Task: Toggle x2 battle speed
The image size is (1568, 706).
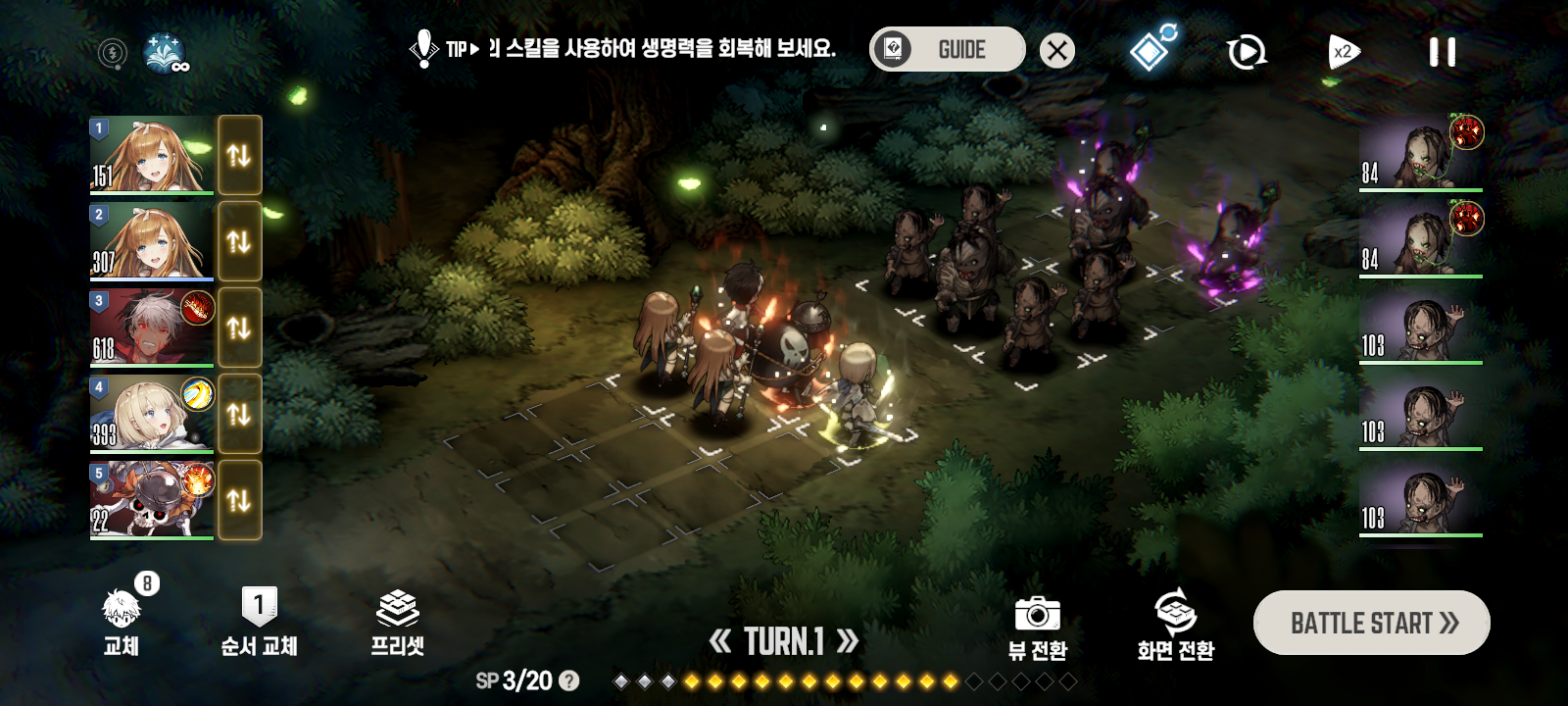Action: (x=1342, y=51)
